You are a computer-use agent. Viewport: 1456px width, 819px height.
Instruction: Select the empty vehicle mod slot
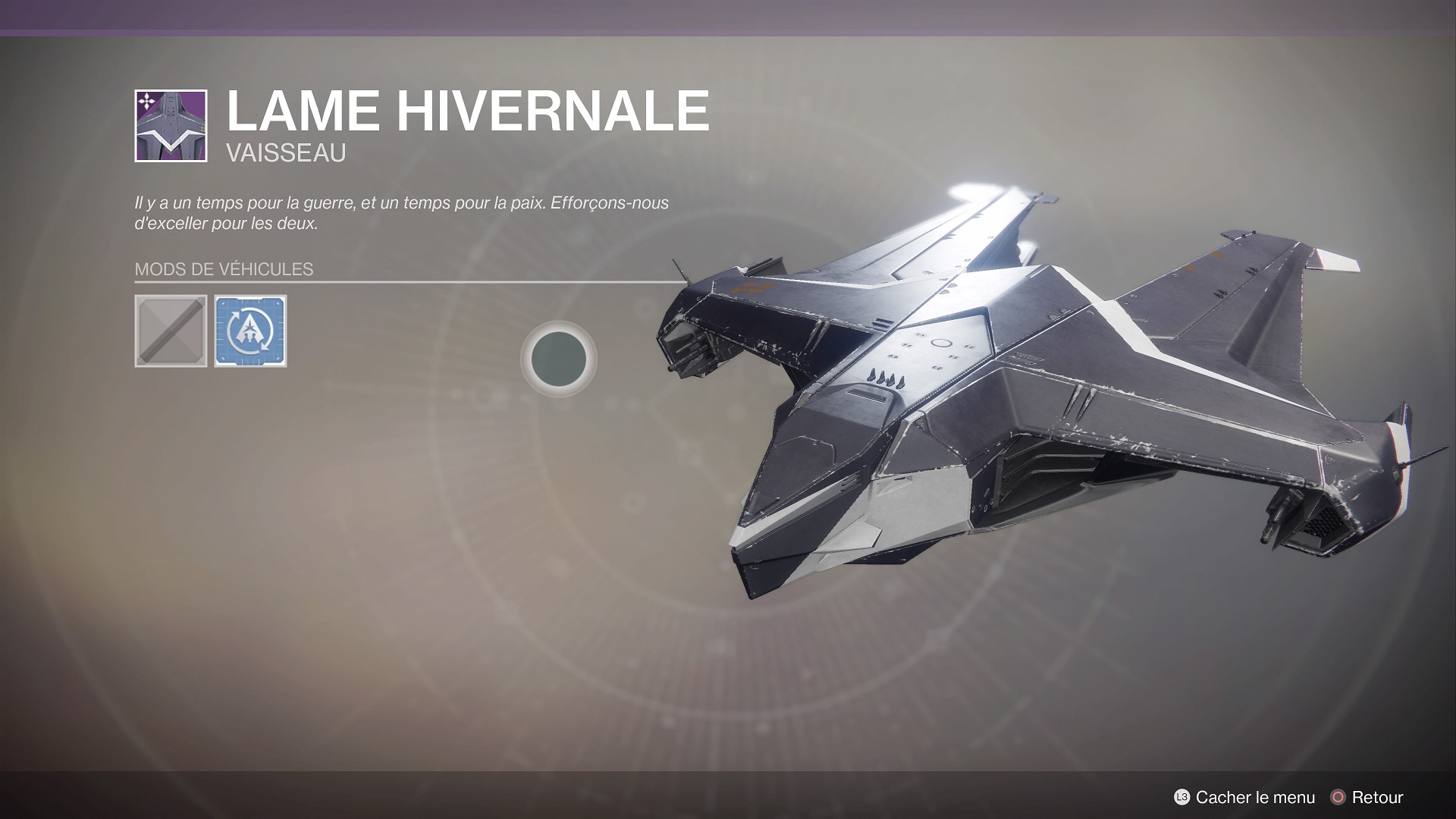point(171,331)
